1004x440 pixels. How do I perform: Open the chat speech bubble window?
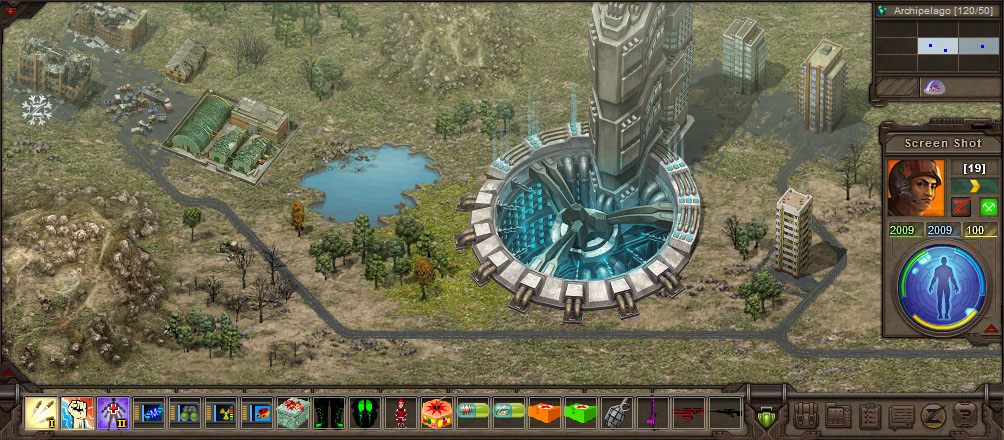901,414
